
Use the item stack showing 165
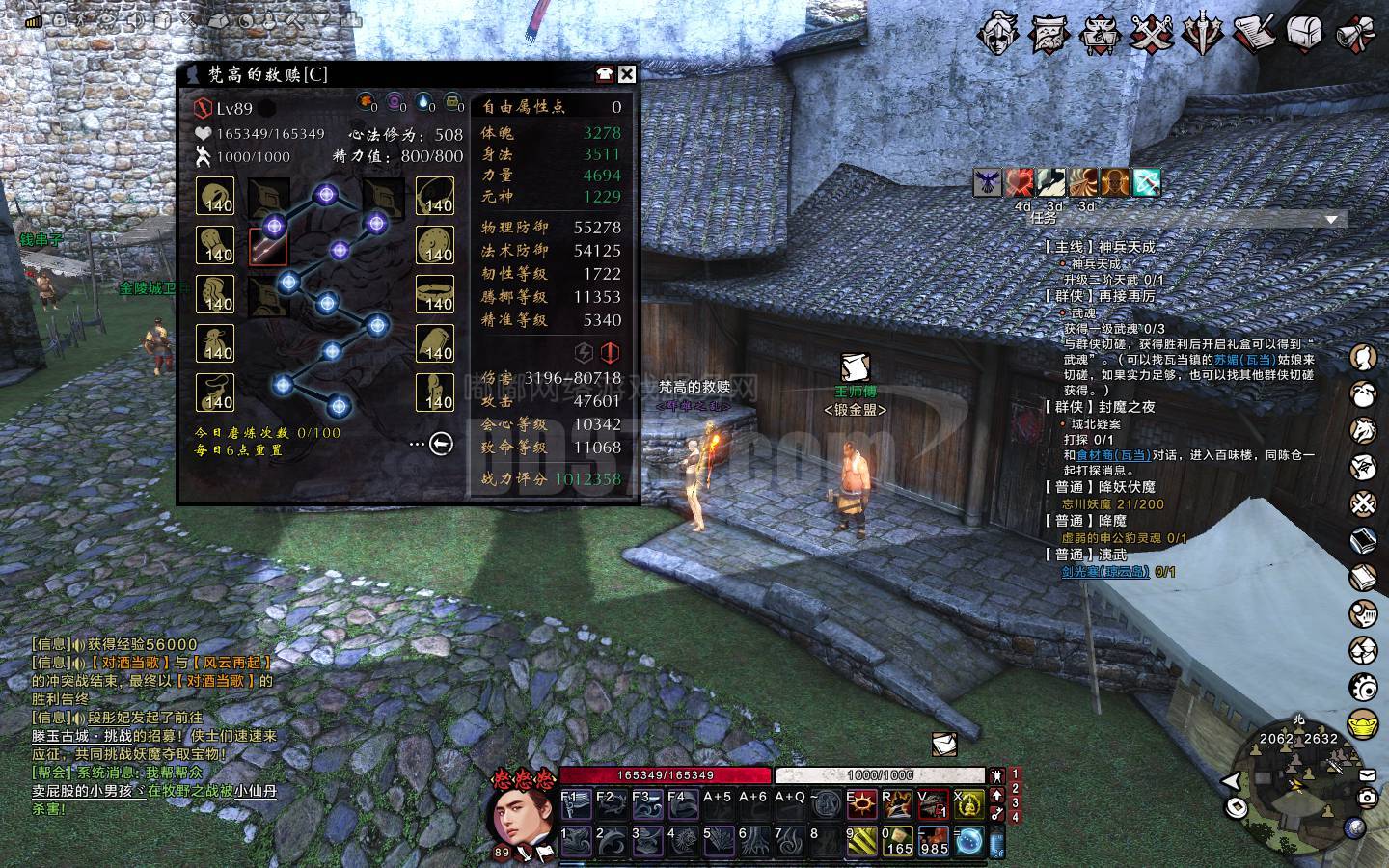(x=898, y=842)
